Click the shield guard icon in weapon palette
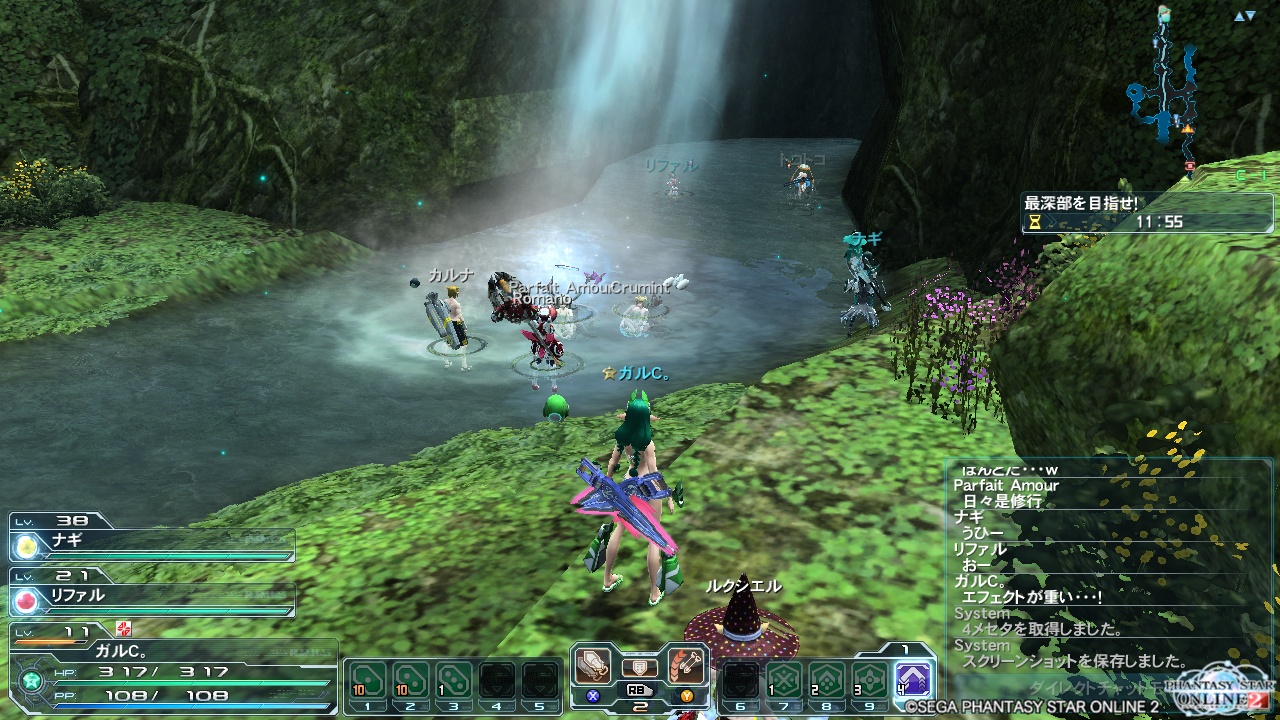1280x720 pixels. coord(640,667)
